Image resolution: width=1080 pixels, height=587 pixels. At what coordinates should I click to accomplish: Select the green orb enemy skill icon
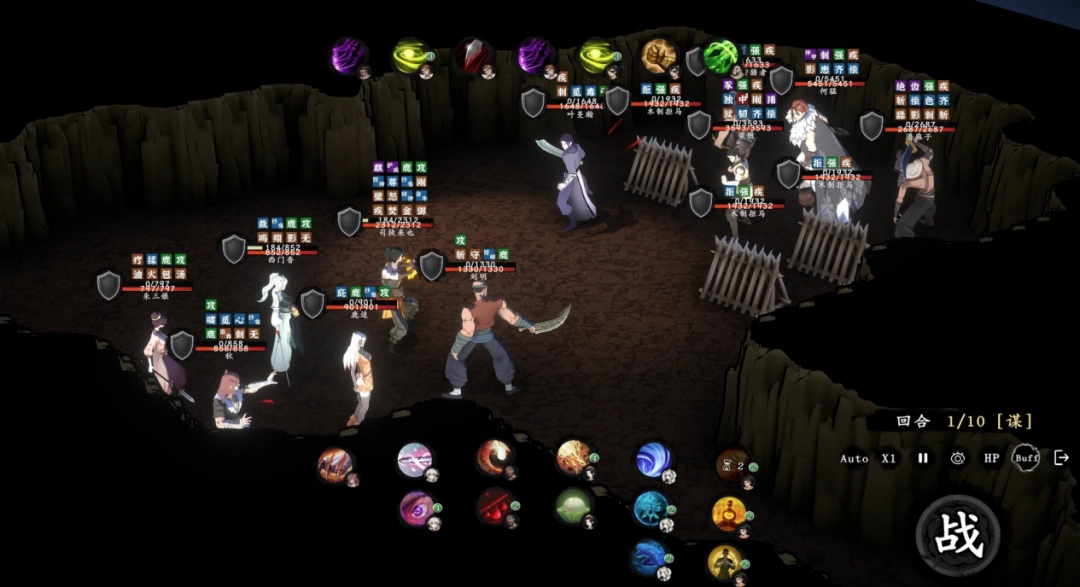719,56
